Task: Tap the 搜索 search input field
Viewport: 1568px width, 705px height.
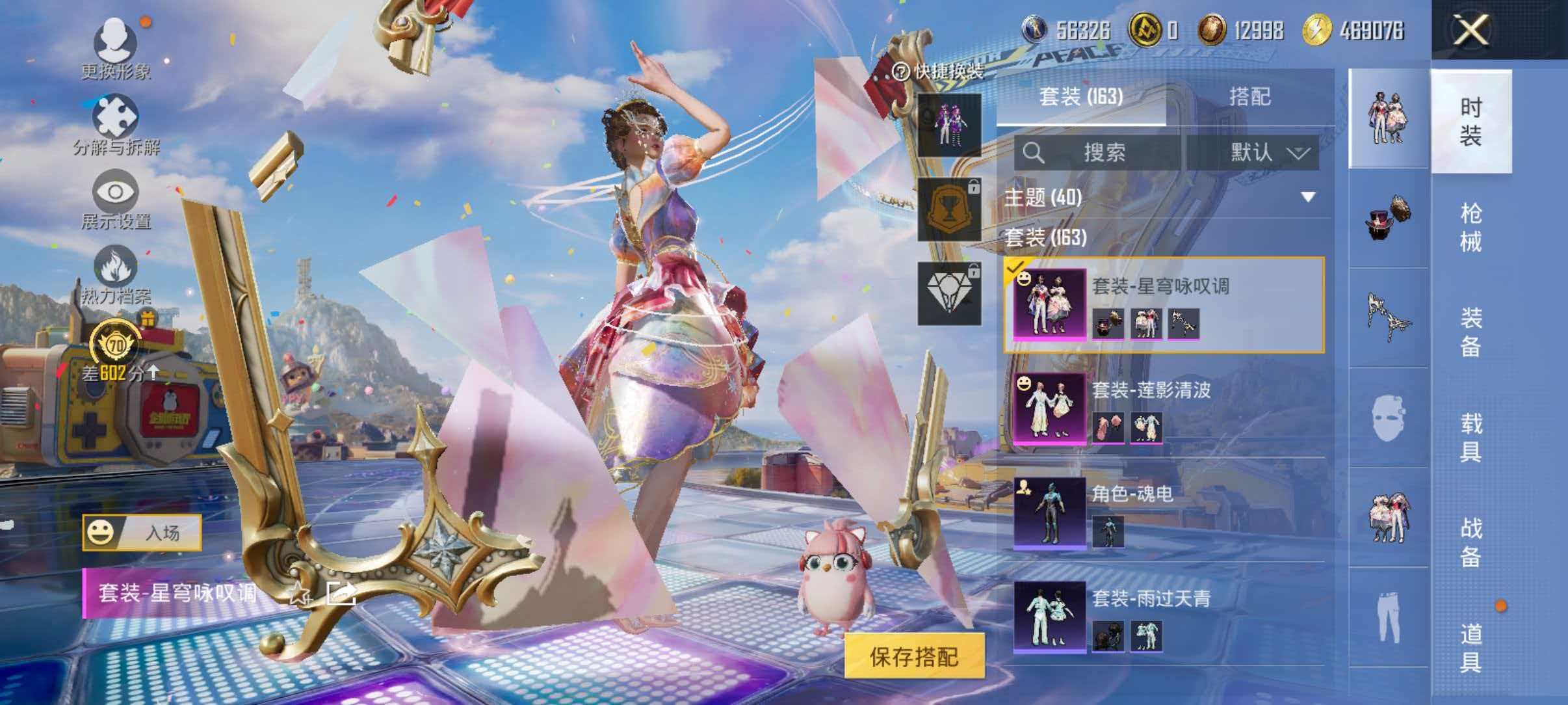Action: coord(1105,154)
